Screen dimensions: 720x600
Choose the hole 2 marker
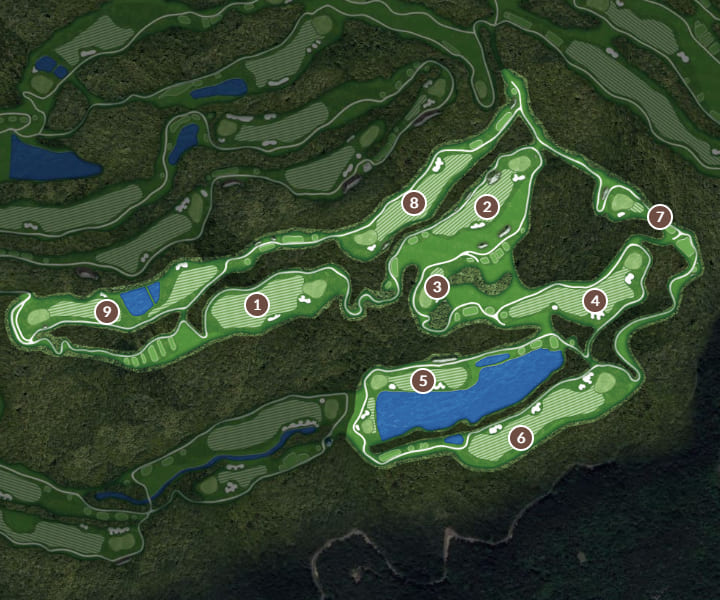tap(487, 207)
